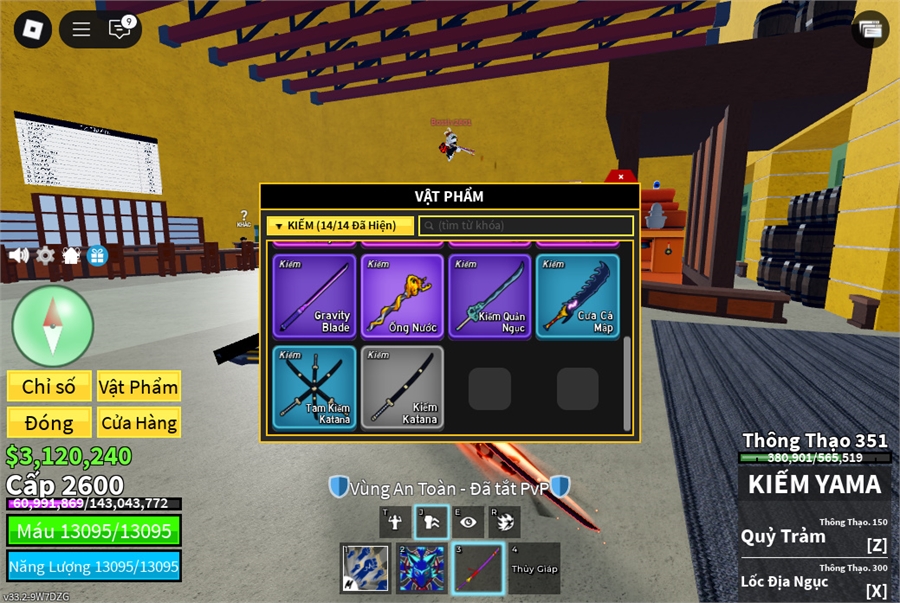Open Roblox chat with 9 notifications

point(120,30)
